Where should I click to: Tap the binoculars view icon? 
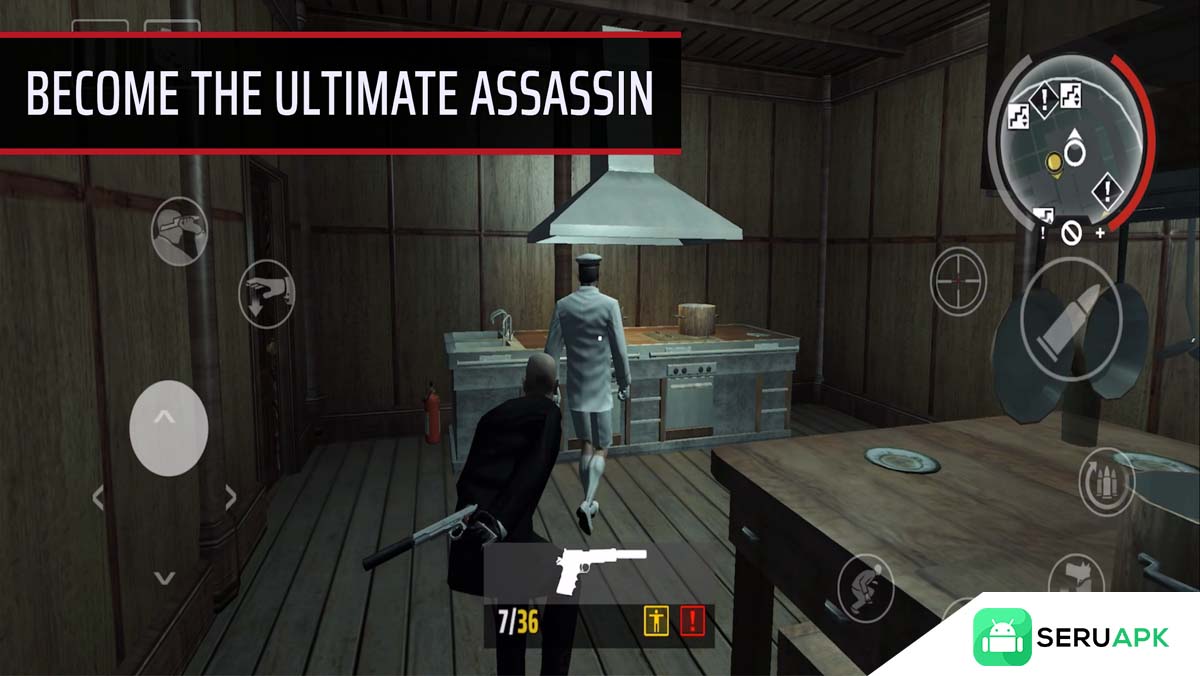[179, 229]
